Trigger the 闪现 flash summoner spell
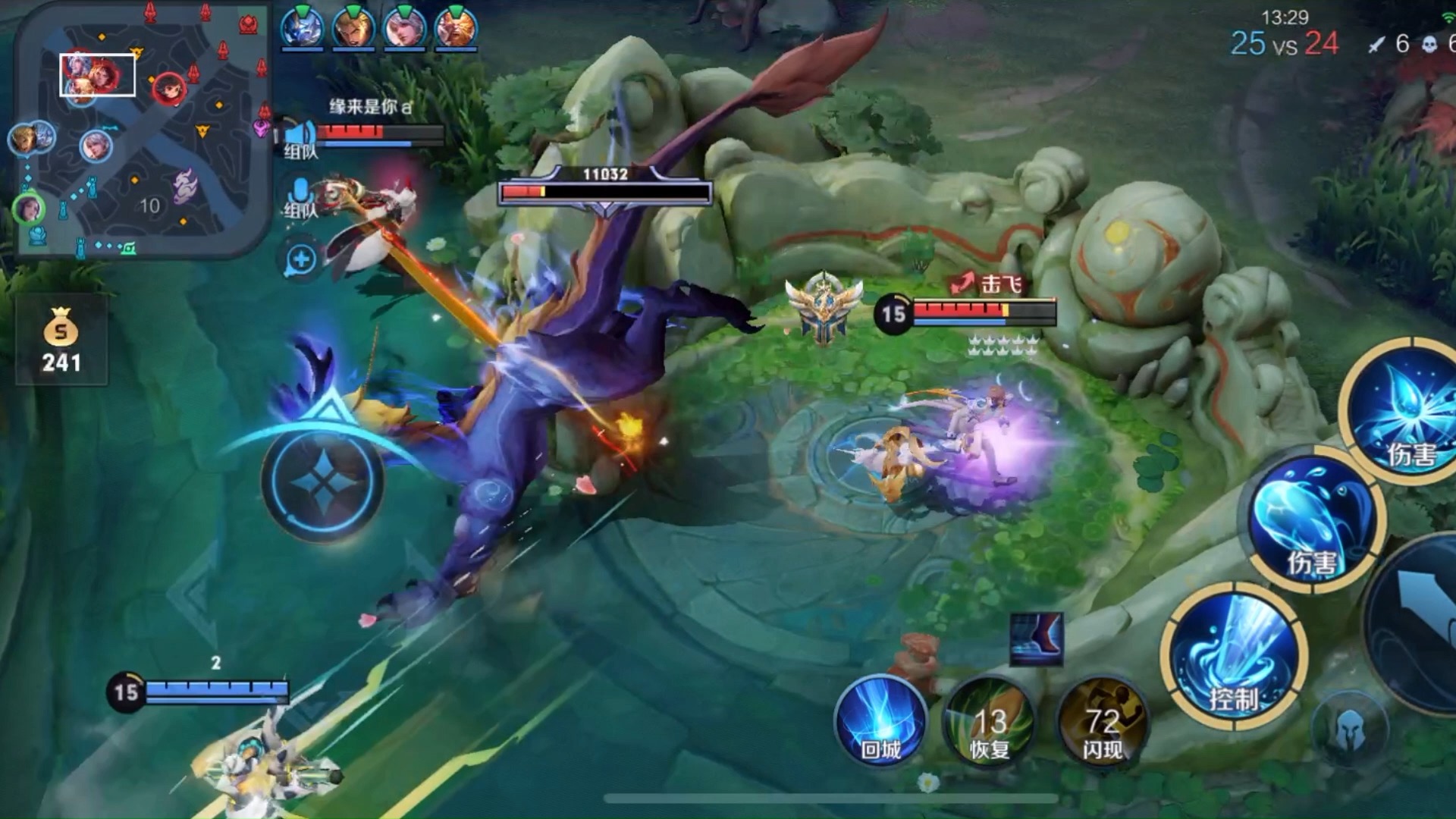 (x=1102, y=723)
